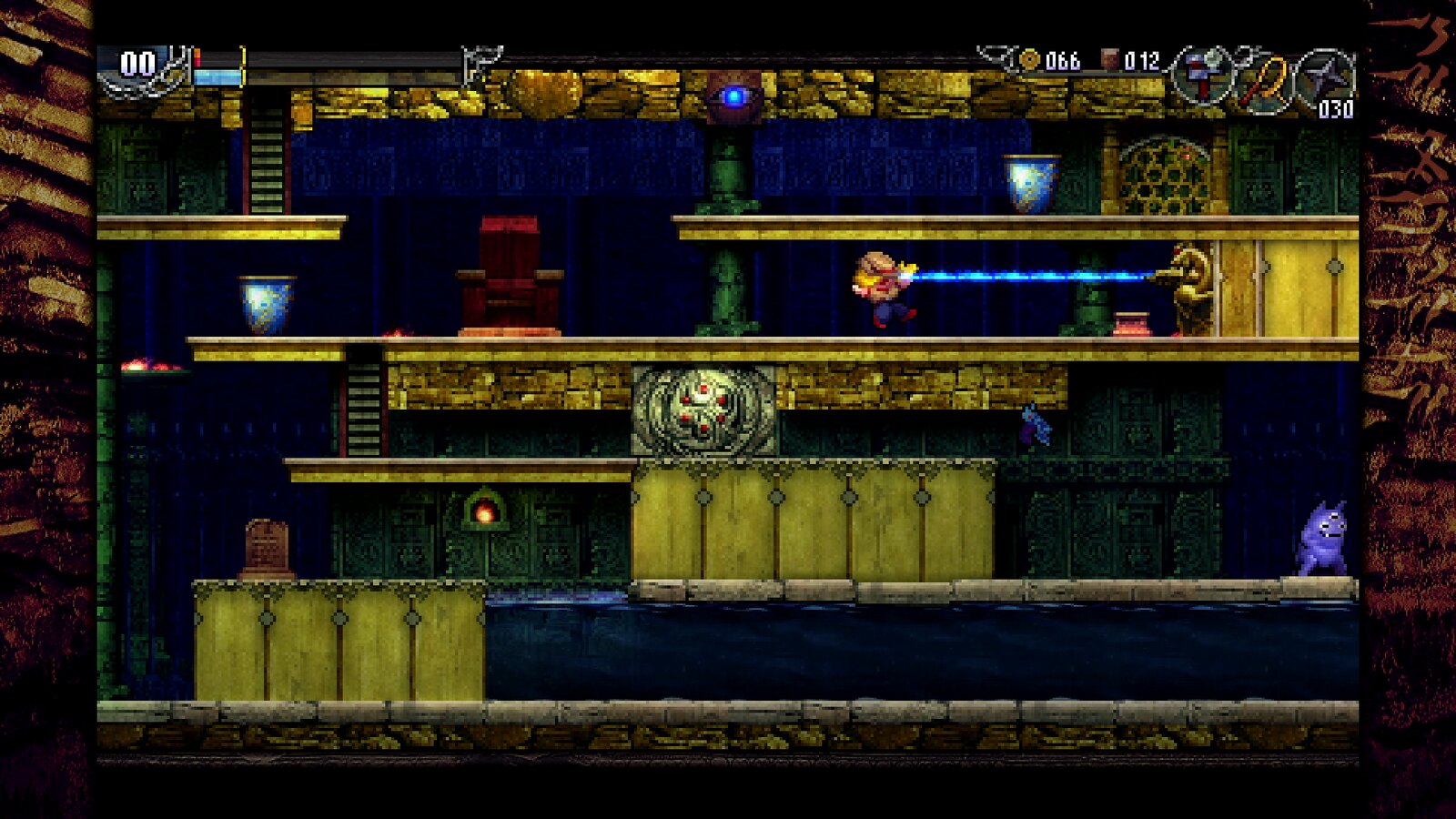
Task: Click the weight icon next to the 012 counter
Action: [x=1112, y=56]
